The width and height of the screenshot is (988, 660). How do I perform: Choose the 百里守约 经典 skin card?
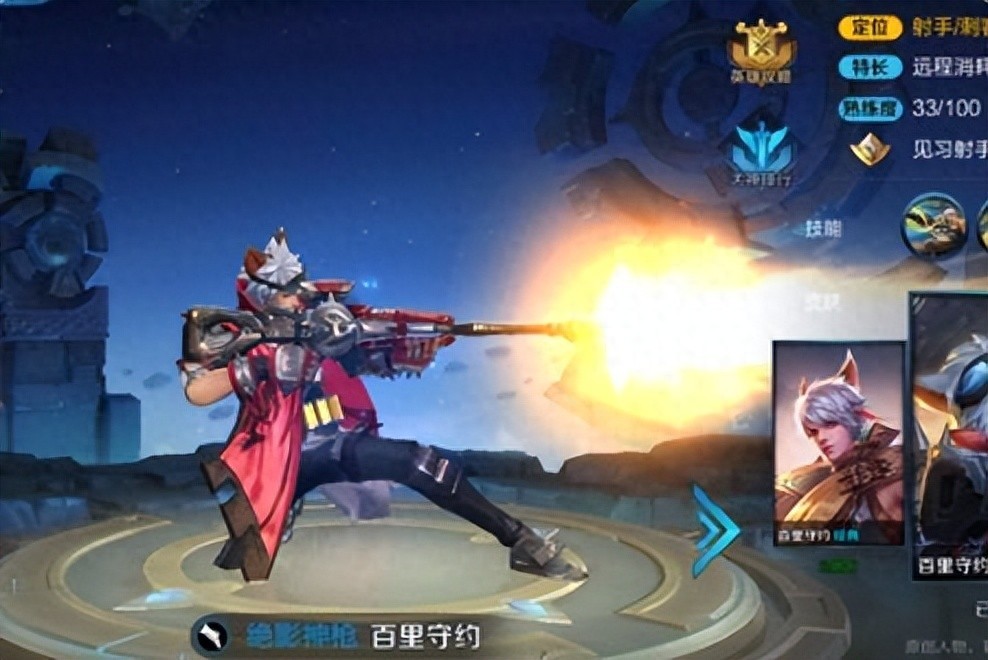[839, 443]
